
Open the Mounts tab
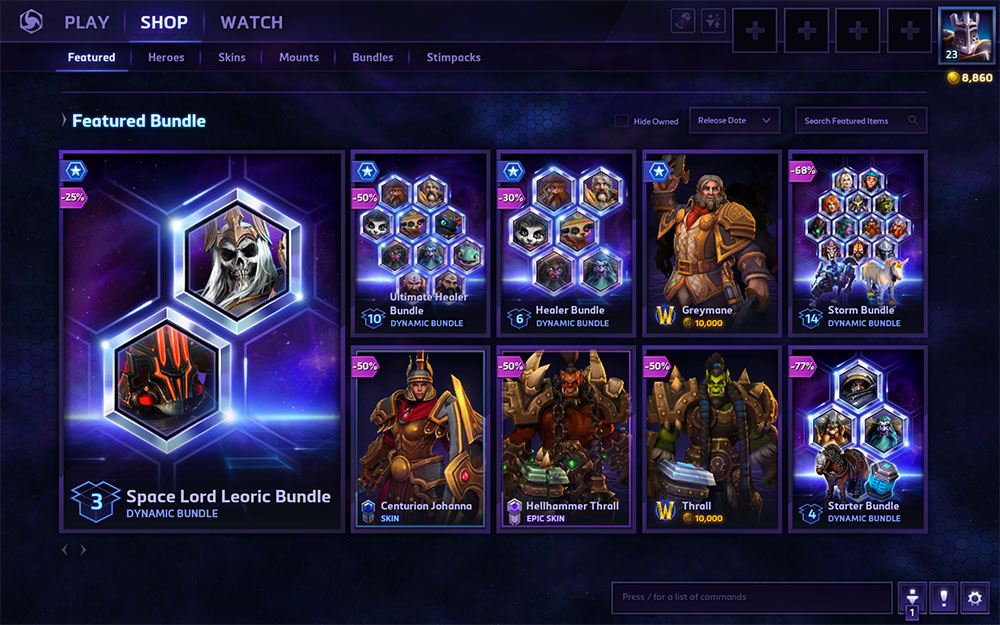(299, 58)
